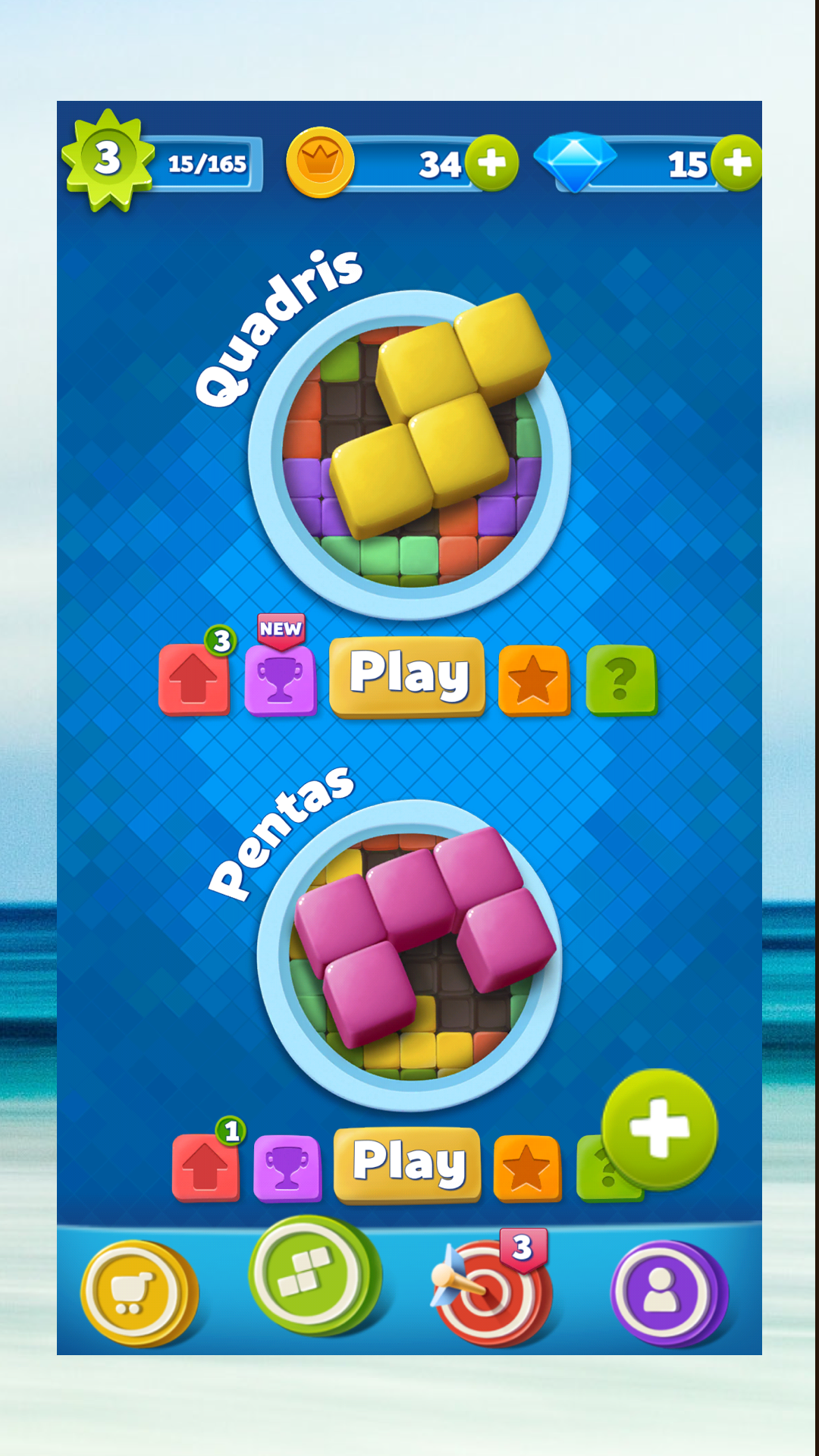Add more gold coins
The height and width of the screenshot is (1456, 819).
[x=491, y=163]
